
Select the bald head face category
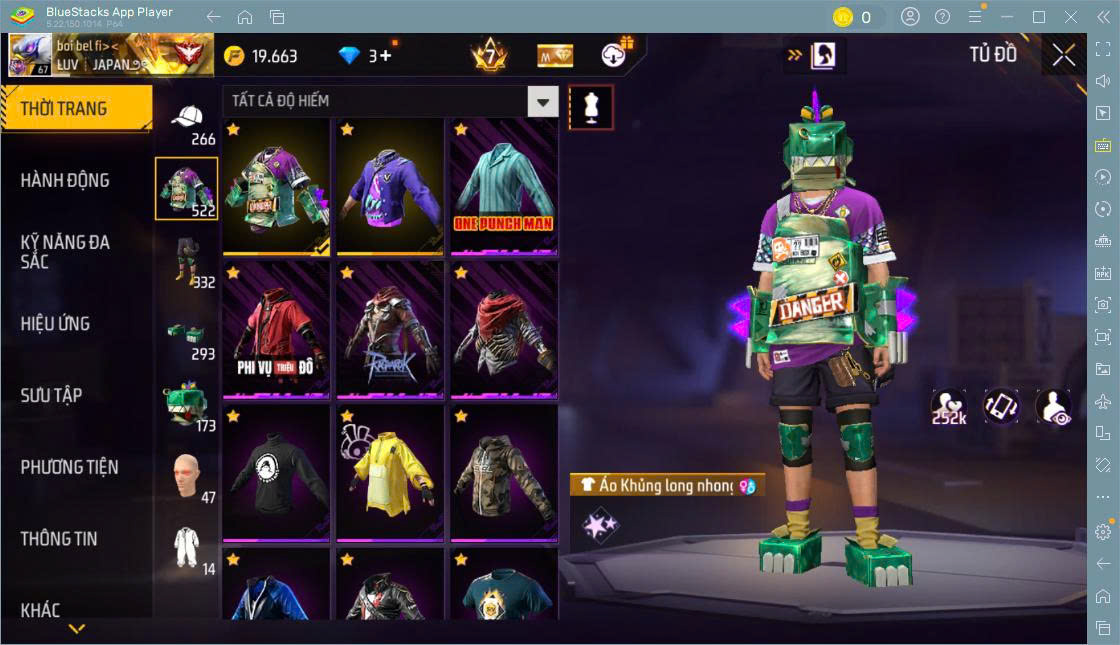coord(187,477)
